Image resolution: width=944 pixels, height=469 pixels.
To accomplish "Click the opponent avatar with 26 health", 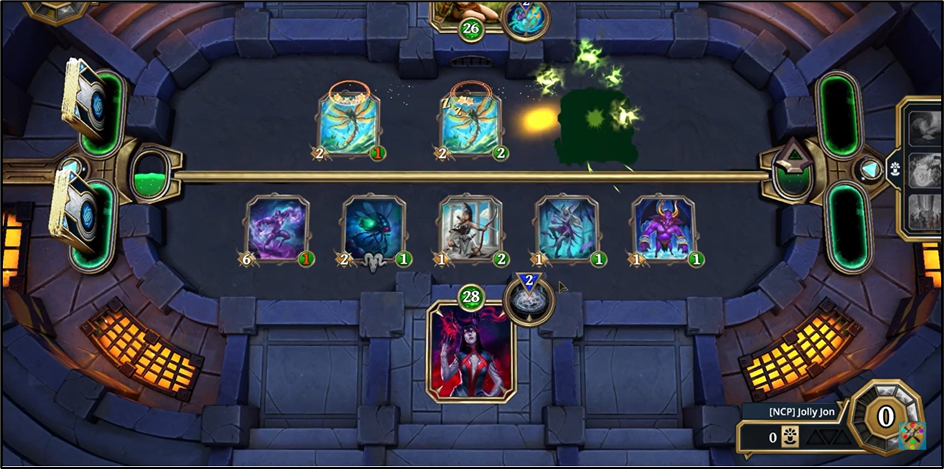I will (468, 12).
